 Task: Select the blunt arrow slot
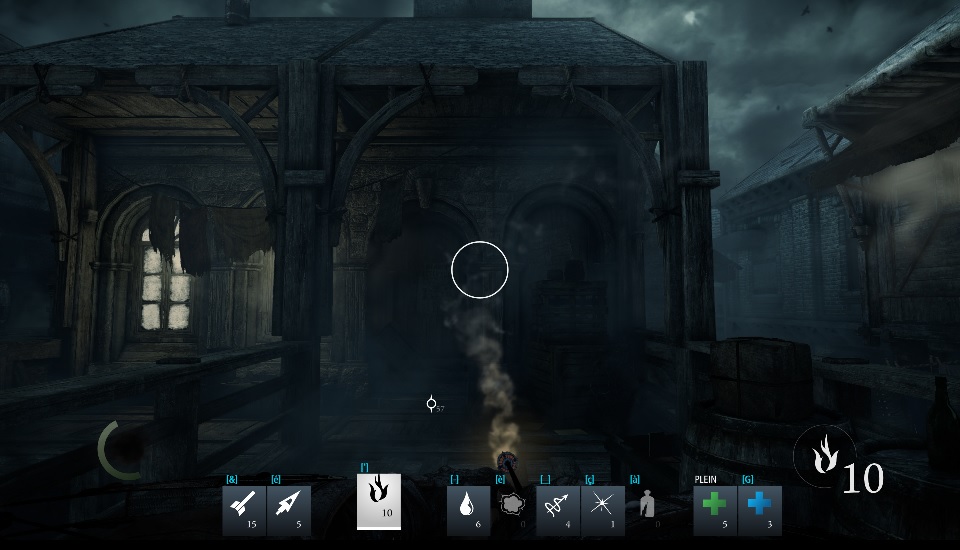(244, 510)
